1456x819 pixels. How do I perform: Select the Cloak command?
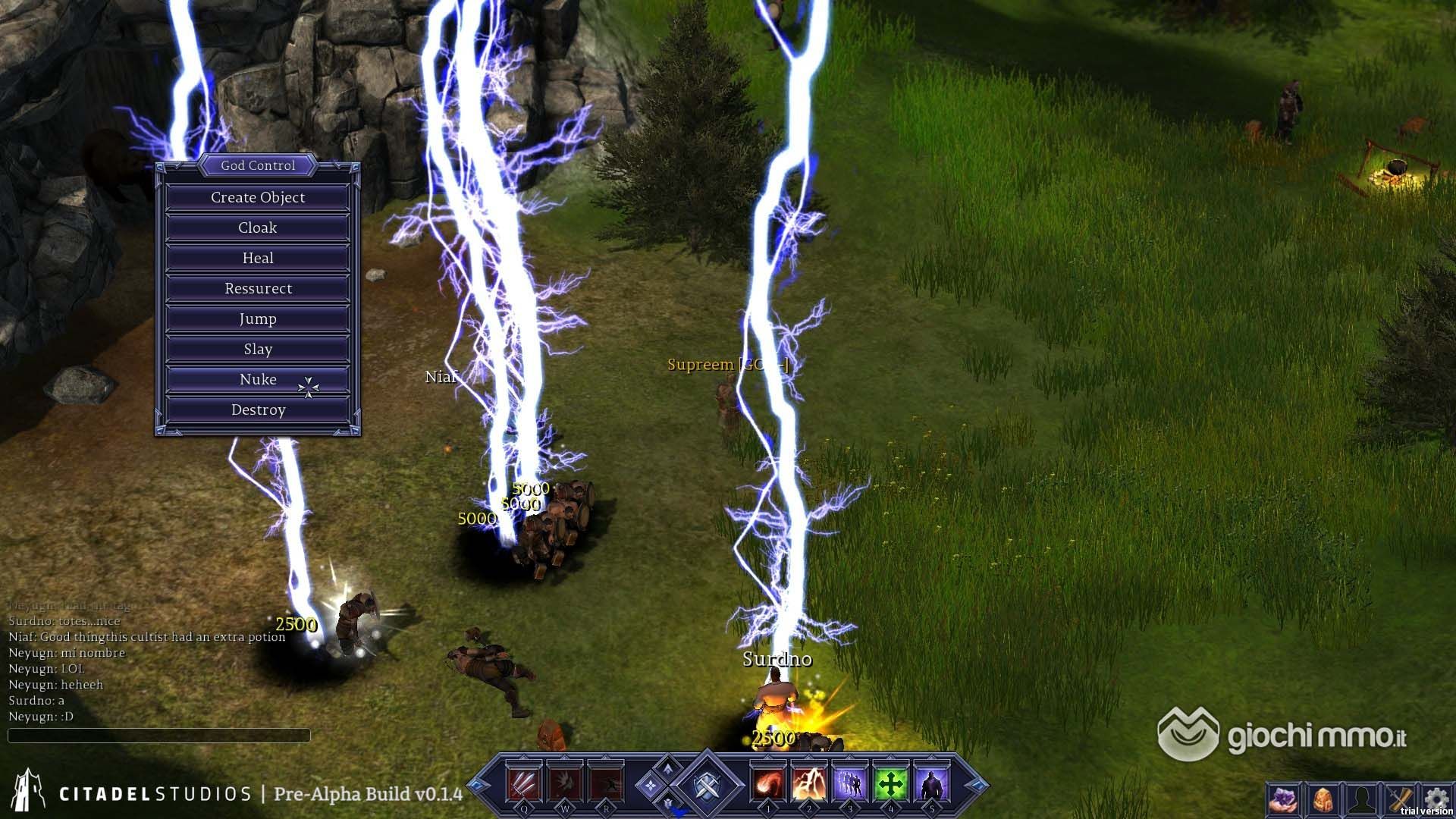tap(258, 227)
